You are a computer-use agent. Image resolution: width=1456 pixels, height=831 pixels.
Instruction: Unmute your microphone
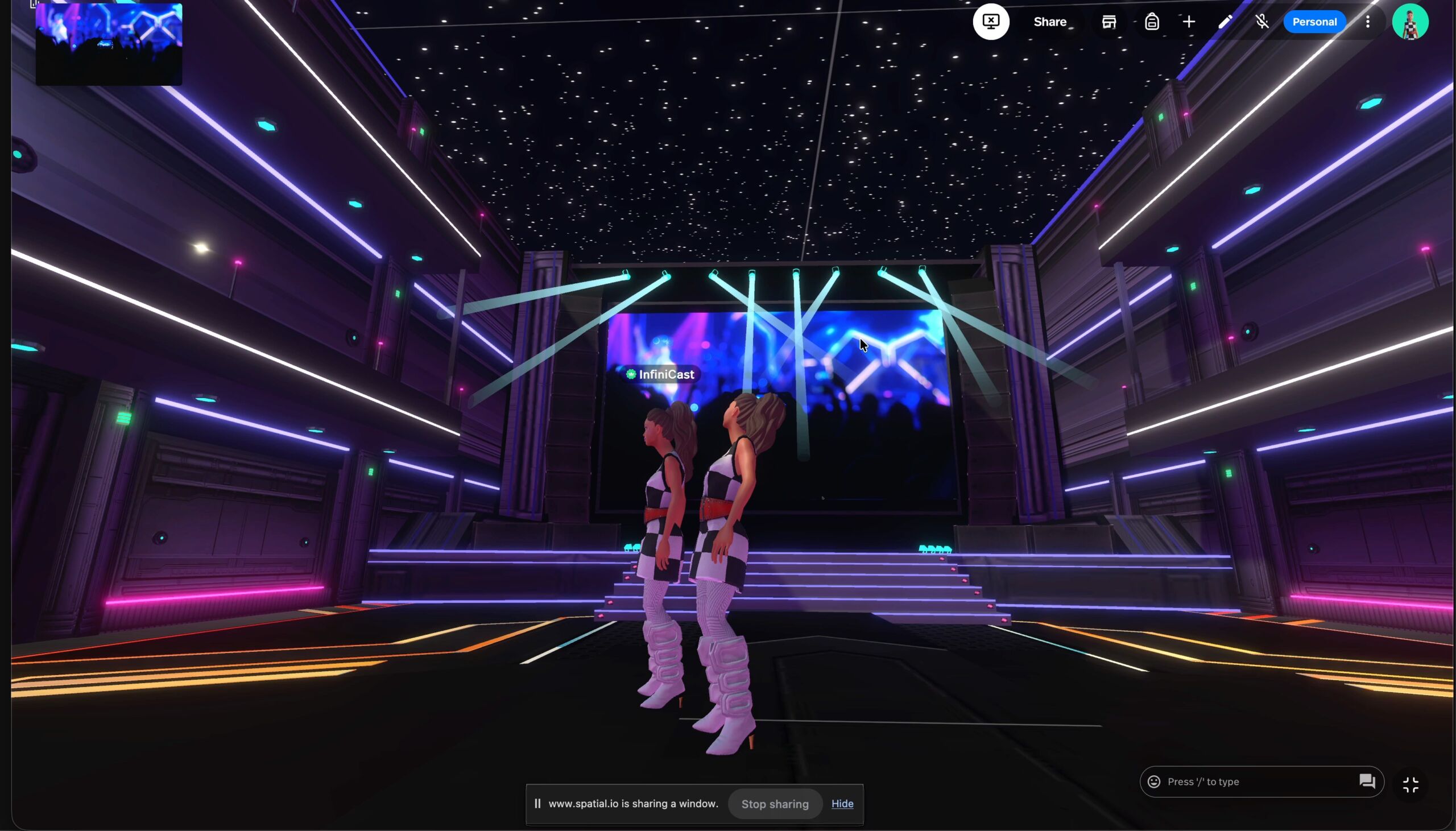[x=1261, y=22]
